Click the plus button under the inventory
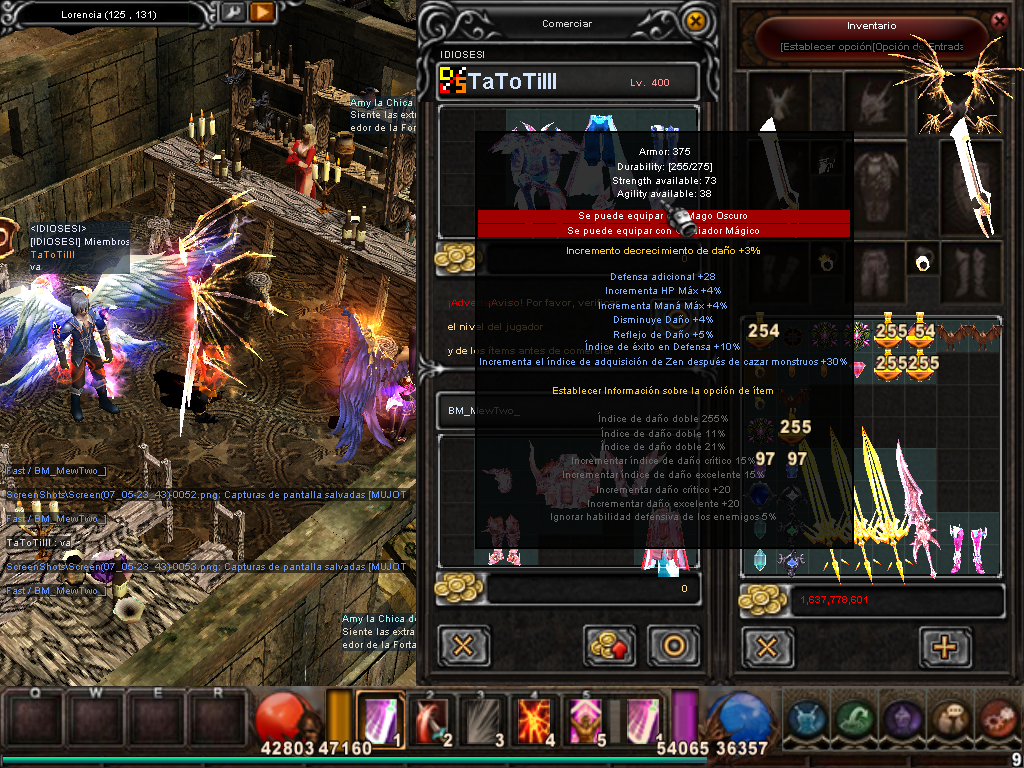Viewport: 1024px width, 768px height. [944, 646]
